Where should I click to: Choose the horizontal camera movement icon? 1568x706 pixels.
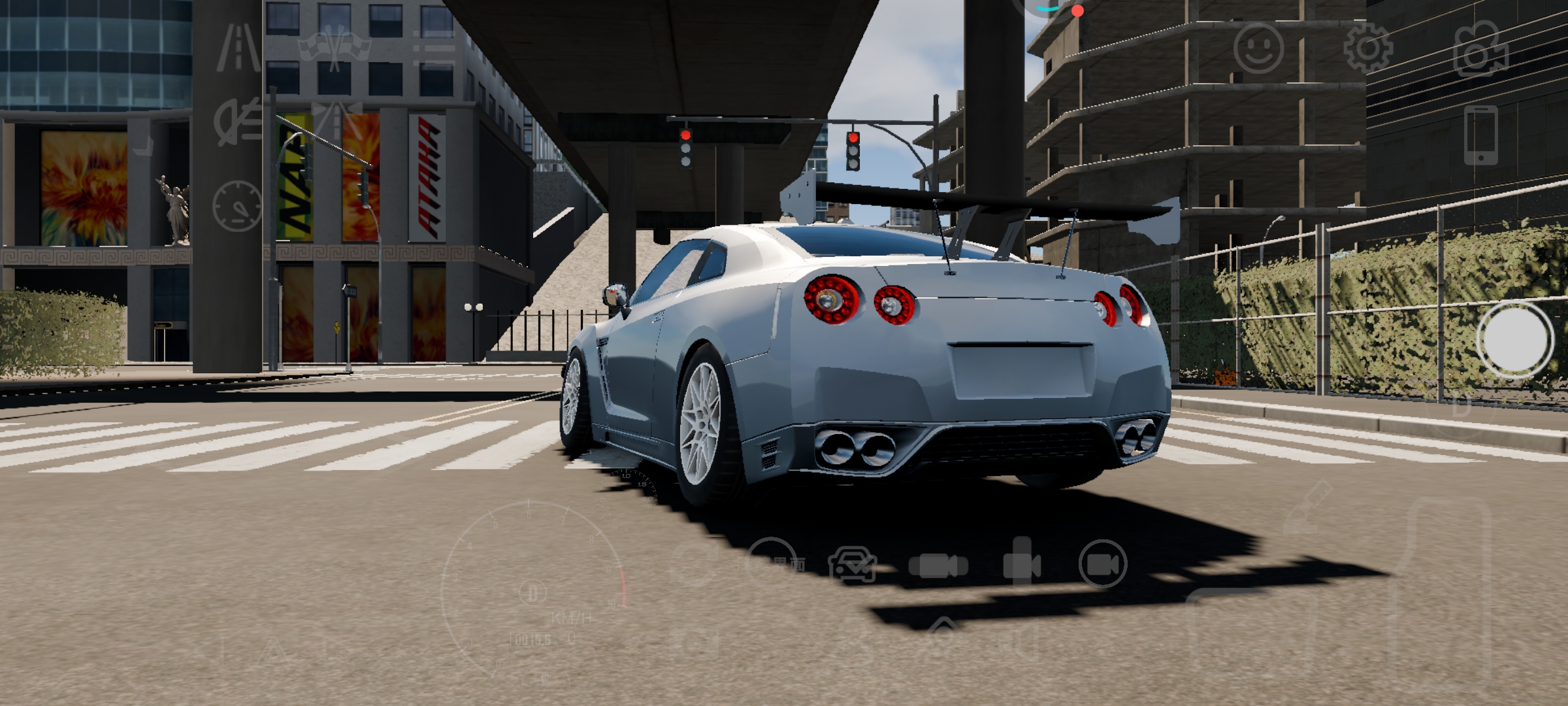[x=938, y=565]
